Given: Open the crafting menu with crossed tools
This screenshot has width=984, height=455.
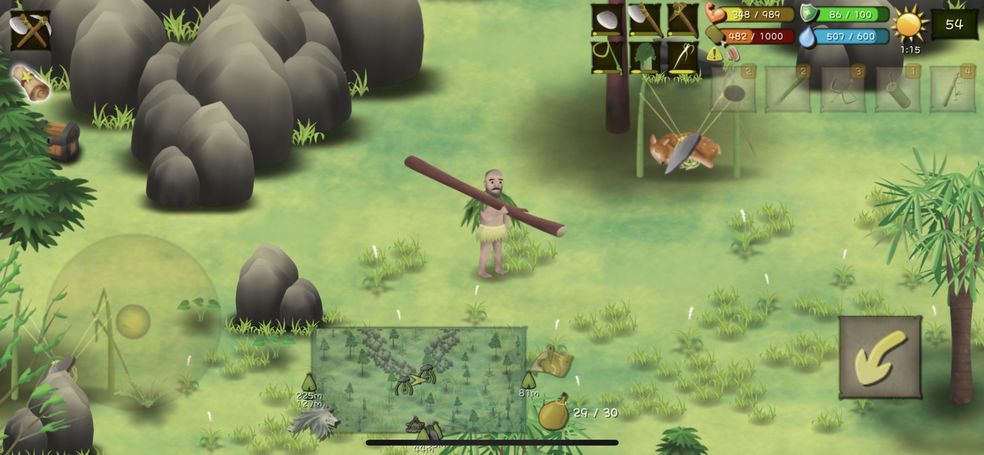Looking at the screenshot, I should click(31, 30).
